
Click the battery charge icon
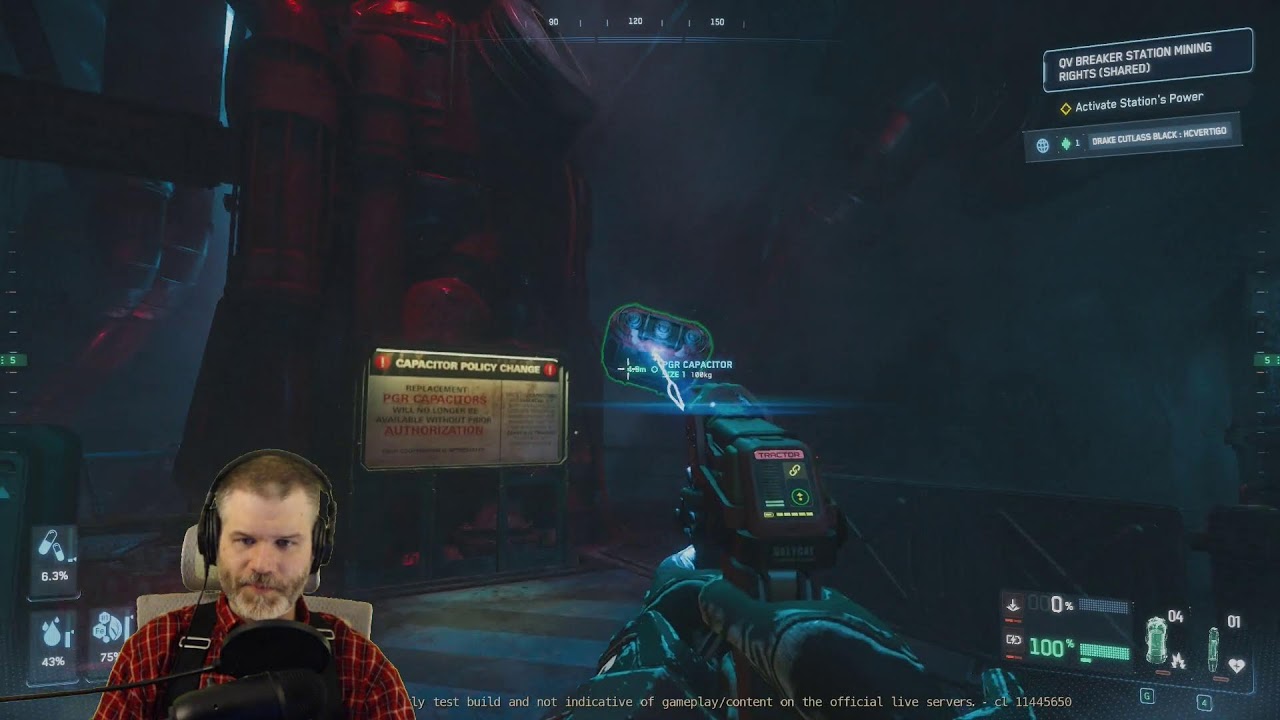coord(1013,640)
